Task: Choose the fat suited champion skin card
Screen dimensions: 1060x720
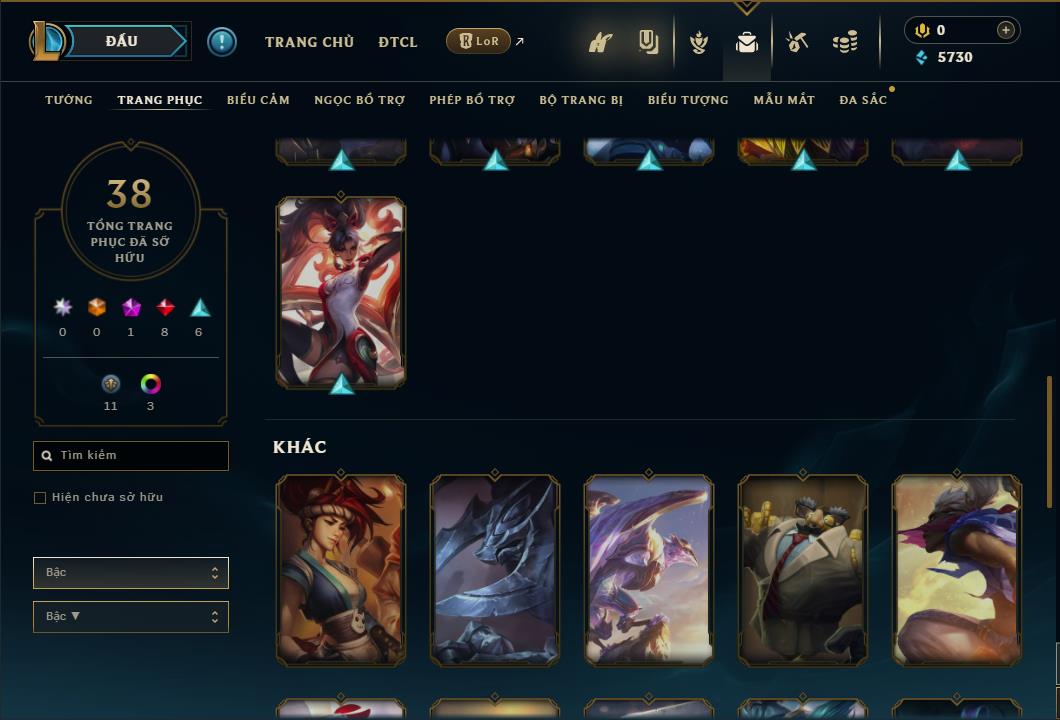Action: [803, 570]
